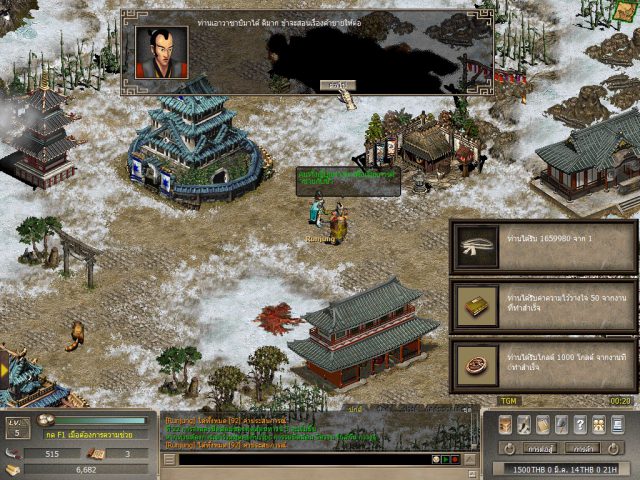Click the eye reward notification panel

pyautogui.click(x=543, y=247)
